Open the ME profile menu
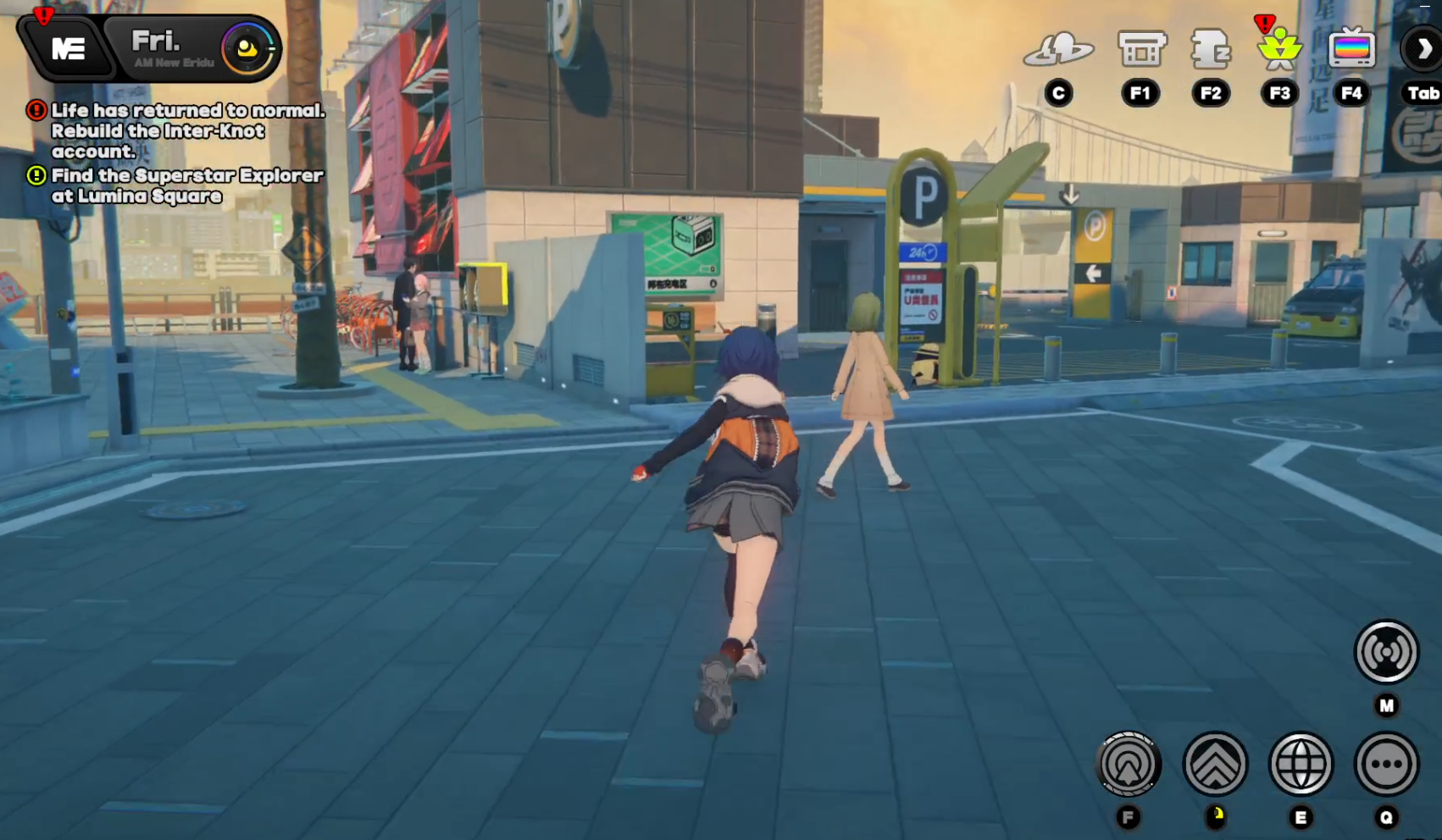Image resolution: width=1442 pixels, height=840 pixels. point(68,49)
